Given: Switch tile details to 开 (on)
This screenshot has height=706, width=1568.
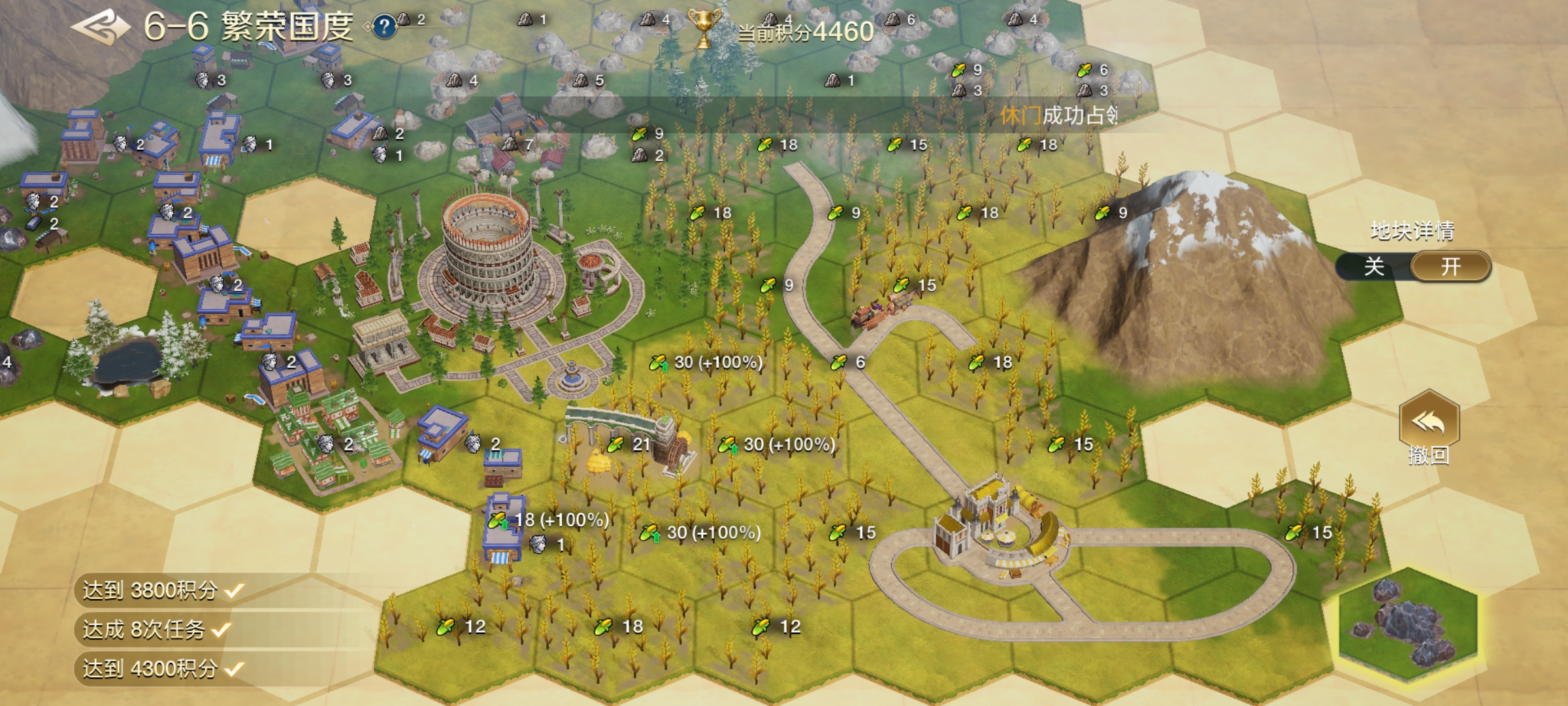Looking at the screenshot, I should pyautogui.click(x=1450, y=267).
